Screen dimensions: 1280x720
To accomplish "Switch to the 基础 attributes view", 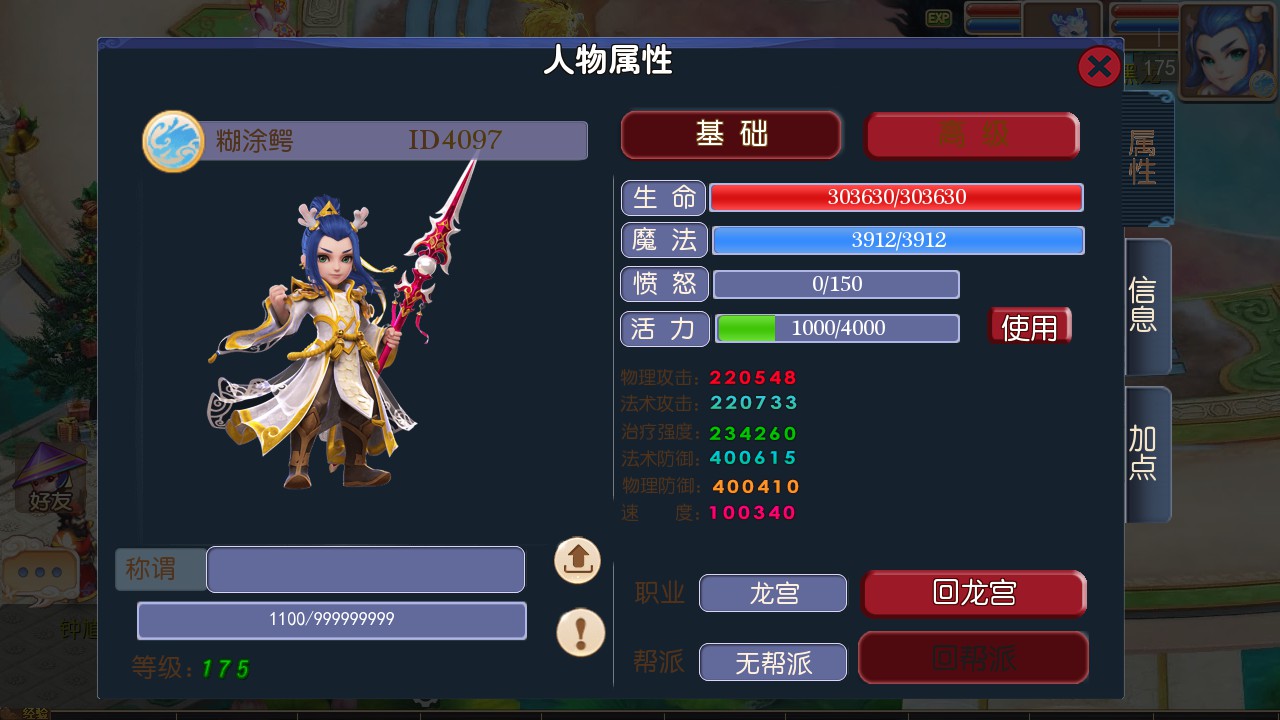I will coord(731,134).
